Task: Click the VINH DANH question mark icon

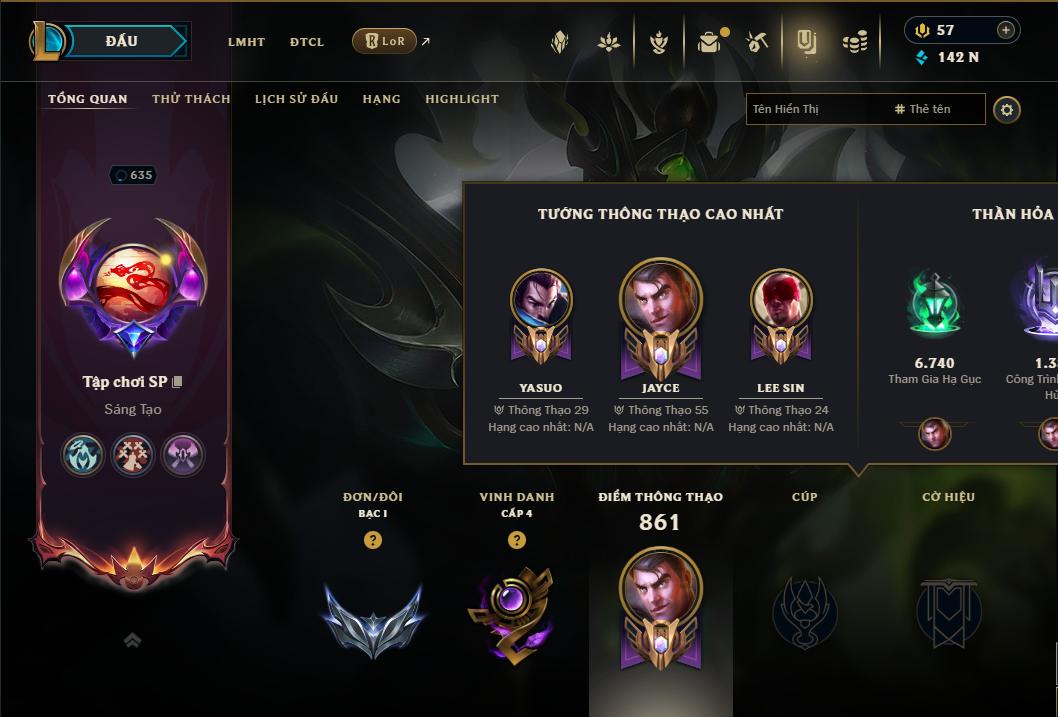Action: coord(517,540)
